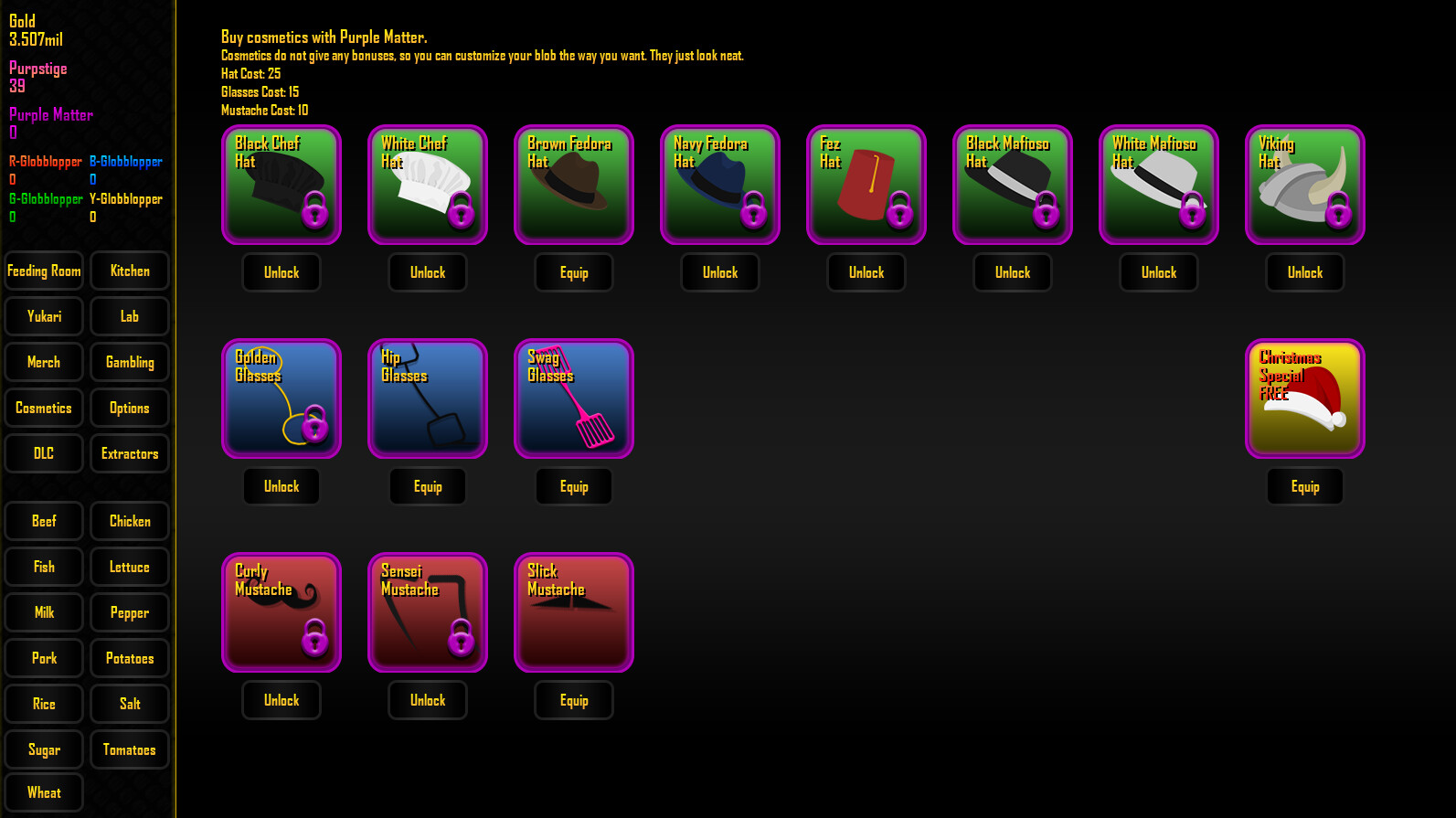This screenshot has height=818, width=1456.
Task: Click the Viking Hat icon
Action: (1304, 185)
